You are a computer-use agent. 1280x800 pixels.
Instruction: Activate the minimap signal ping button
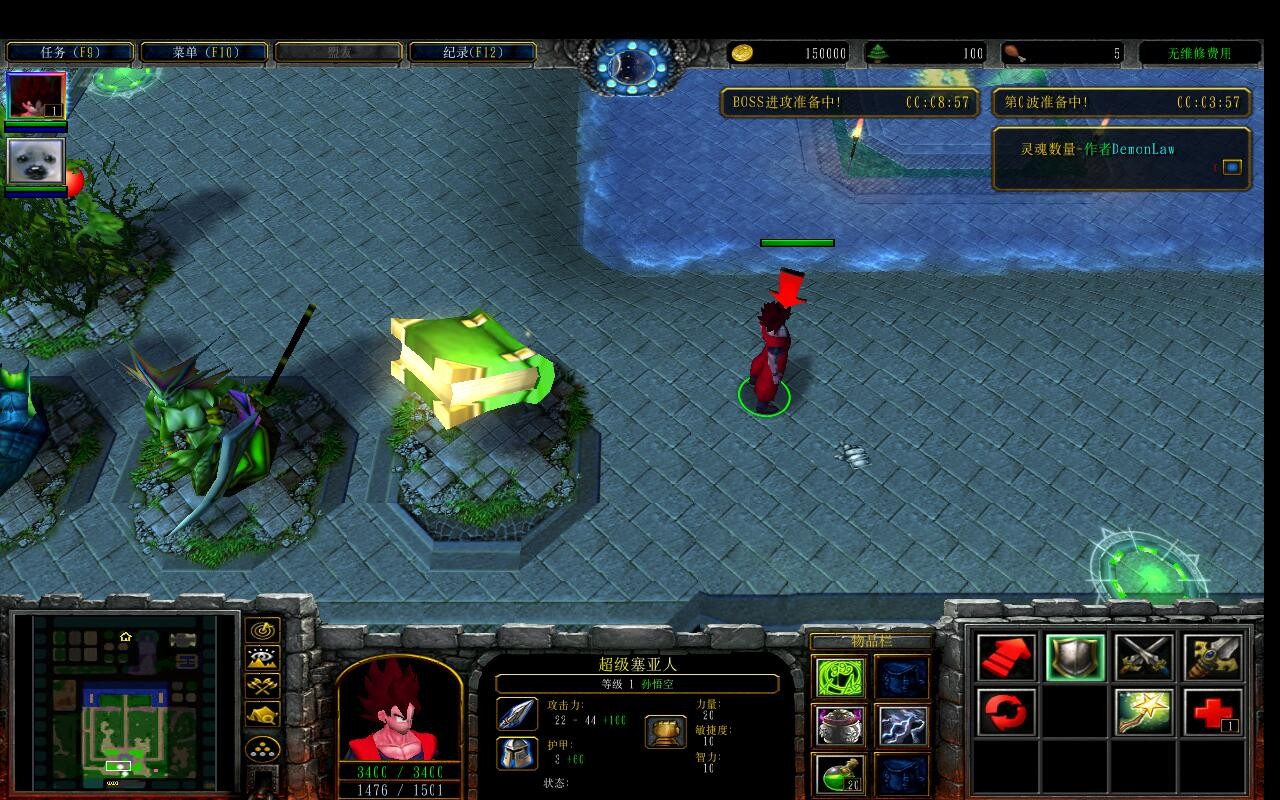tap(262, 631)
